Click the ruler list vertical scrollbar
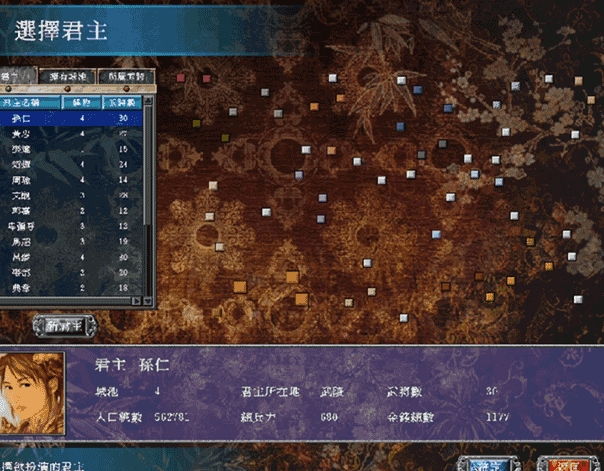 pos(150,200)
